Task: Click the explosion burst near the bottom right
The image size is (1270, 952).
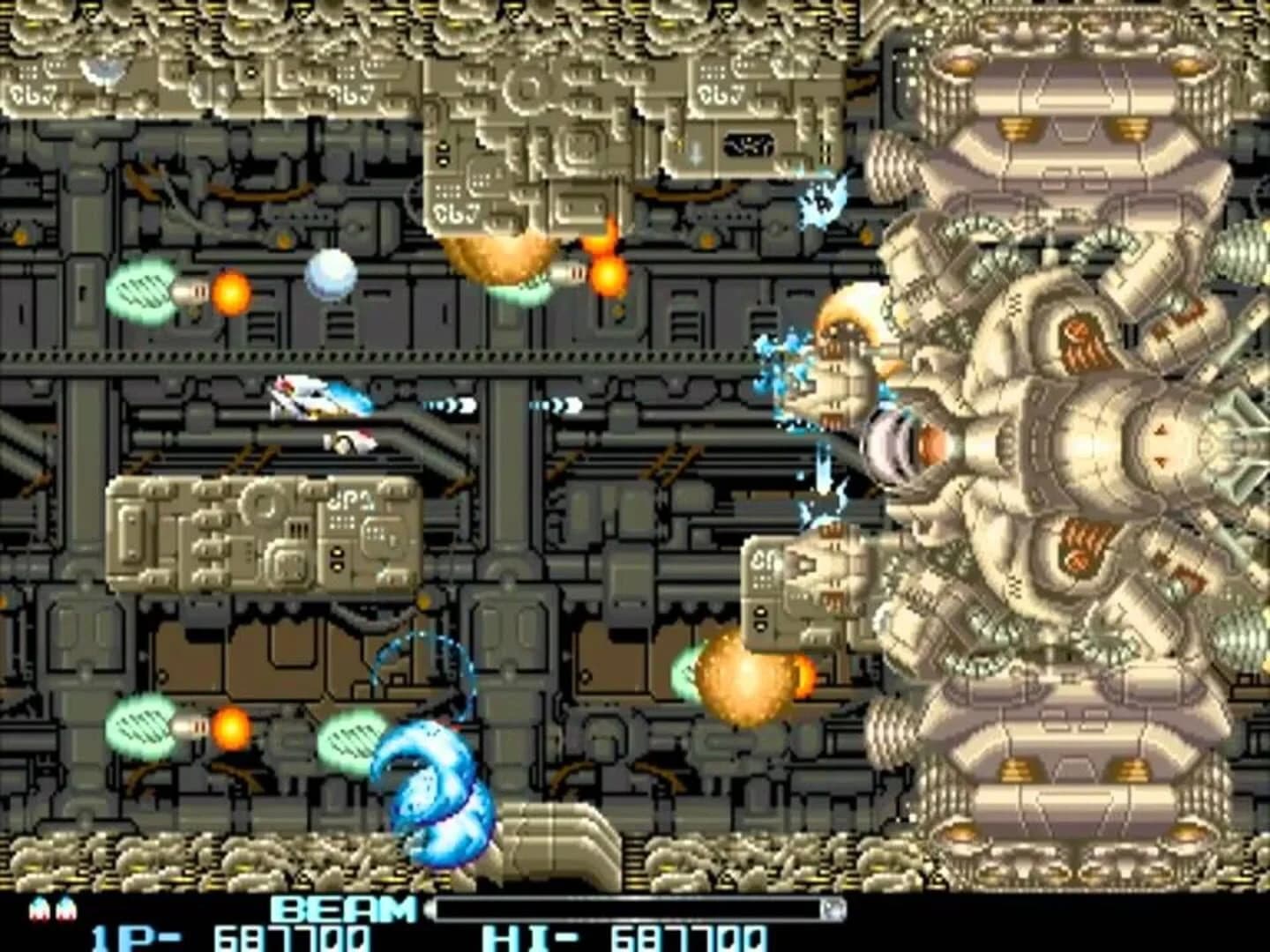Action: 750,679
